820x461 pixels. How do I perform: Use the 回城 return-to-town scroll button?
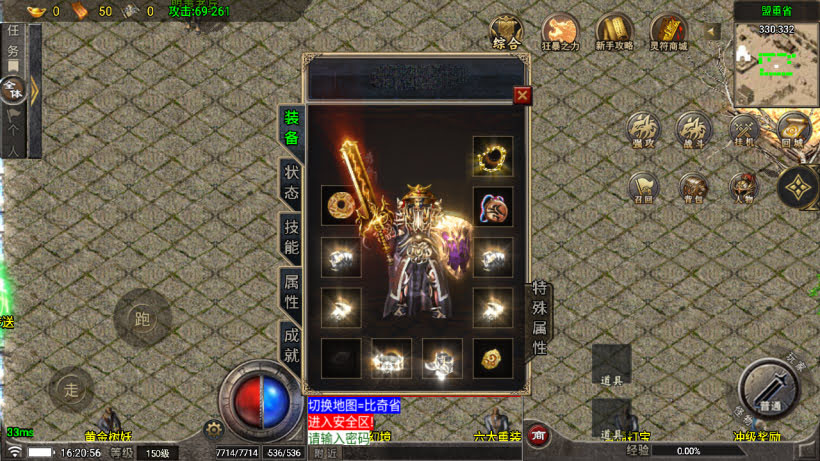point(793,130)
